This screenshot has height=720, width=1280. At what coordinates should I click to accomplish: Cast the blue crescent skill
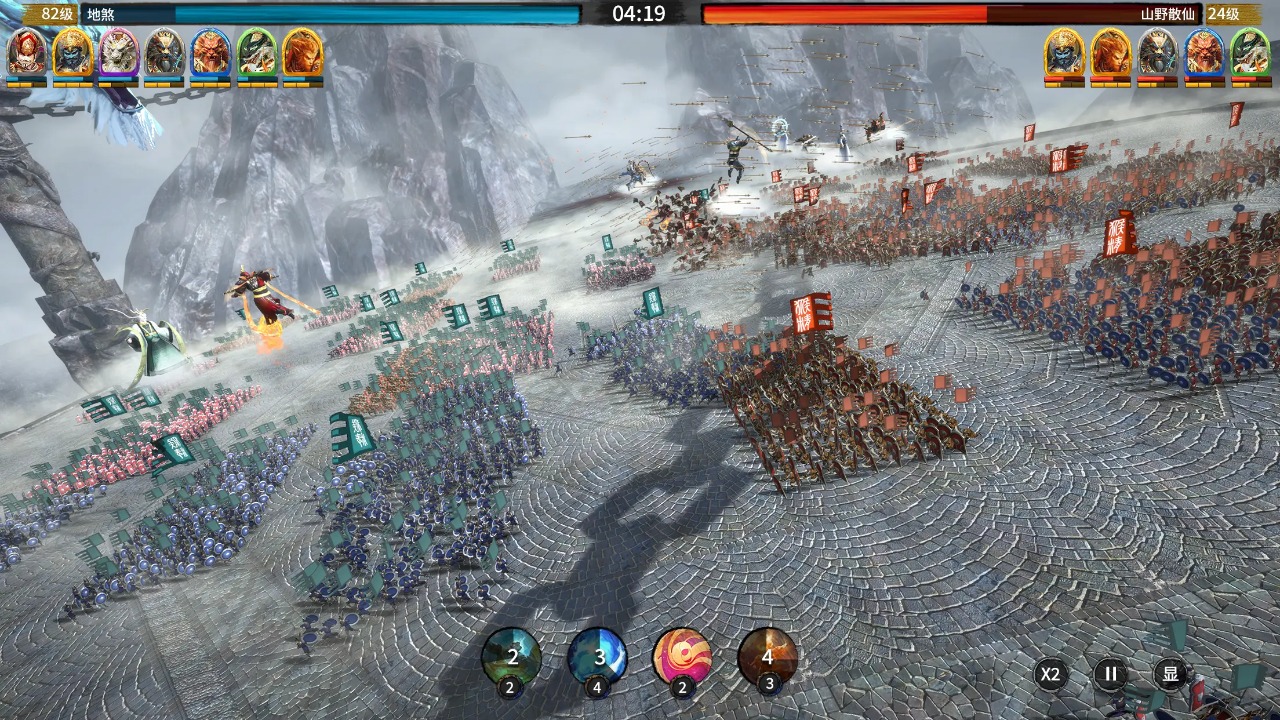click(x=597, y=657)
